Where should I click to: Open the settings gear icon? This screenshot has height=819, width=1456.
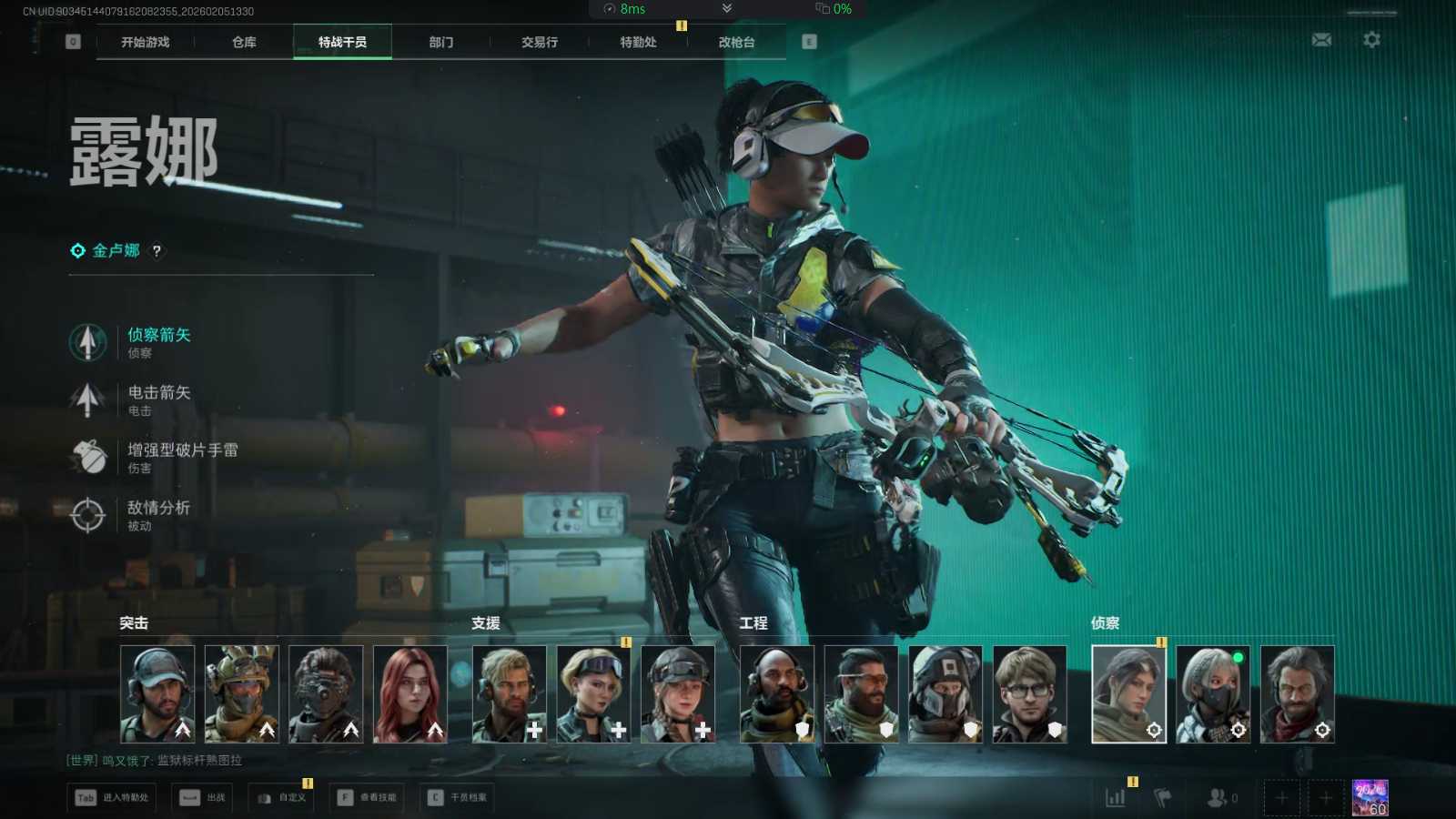click(x=1371, y=40)
